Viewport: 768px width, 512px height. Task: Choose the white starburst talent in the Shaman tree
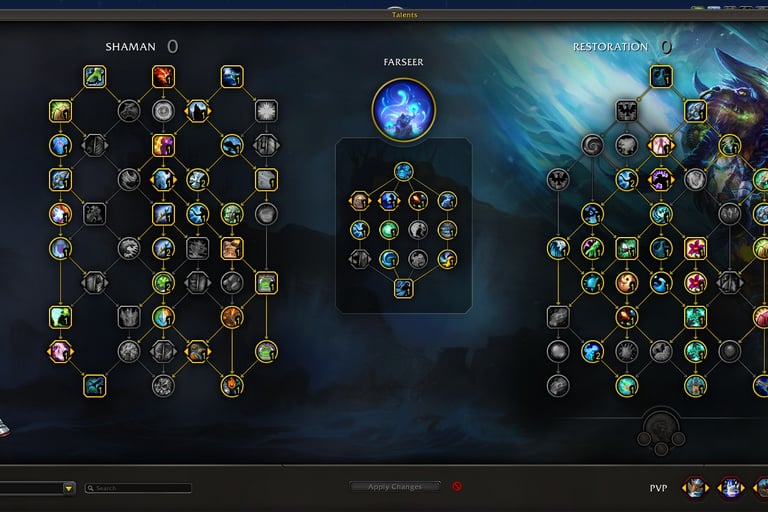coord(266,110)
